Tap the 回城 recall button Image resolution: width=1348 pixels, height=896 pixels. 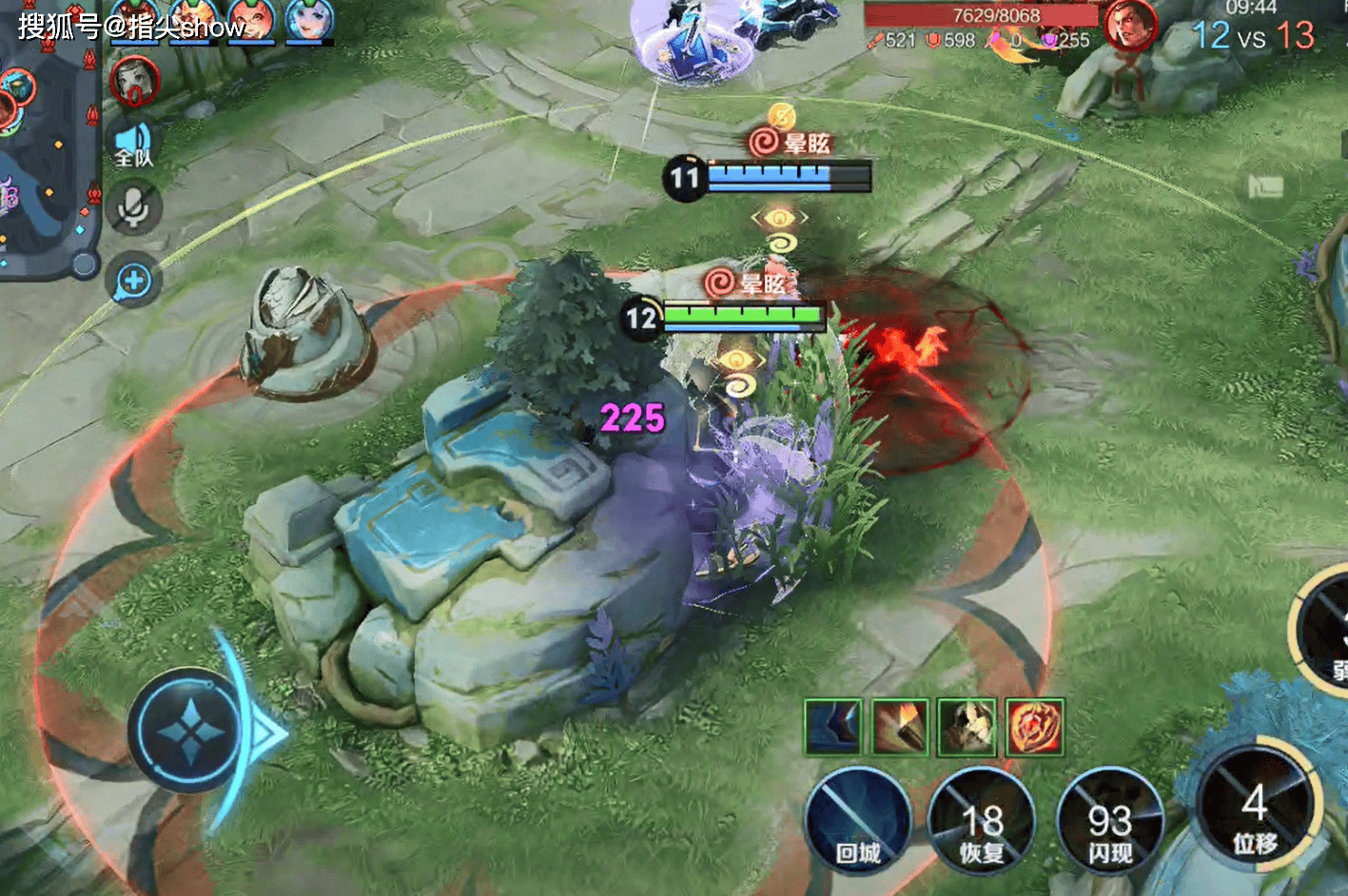pos(857,822)
